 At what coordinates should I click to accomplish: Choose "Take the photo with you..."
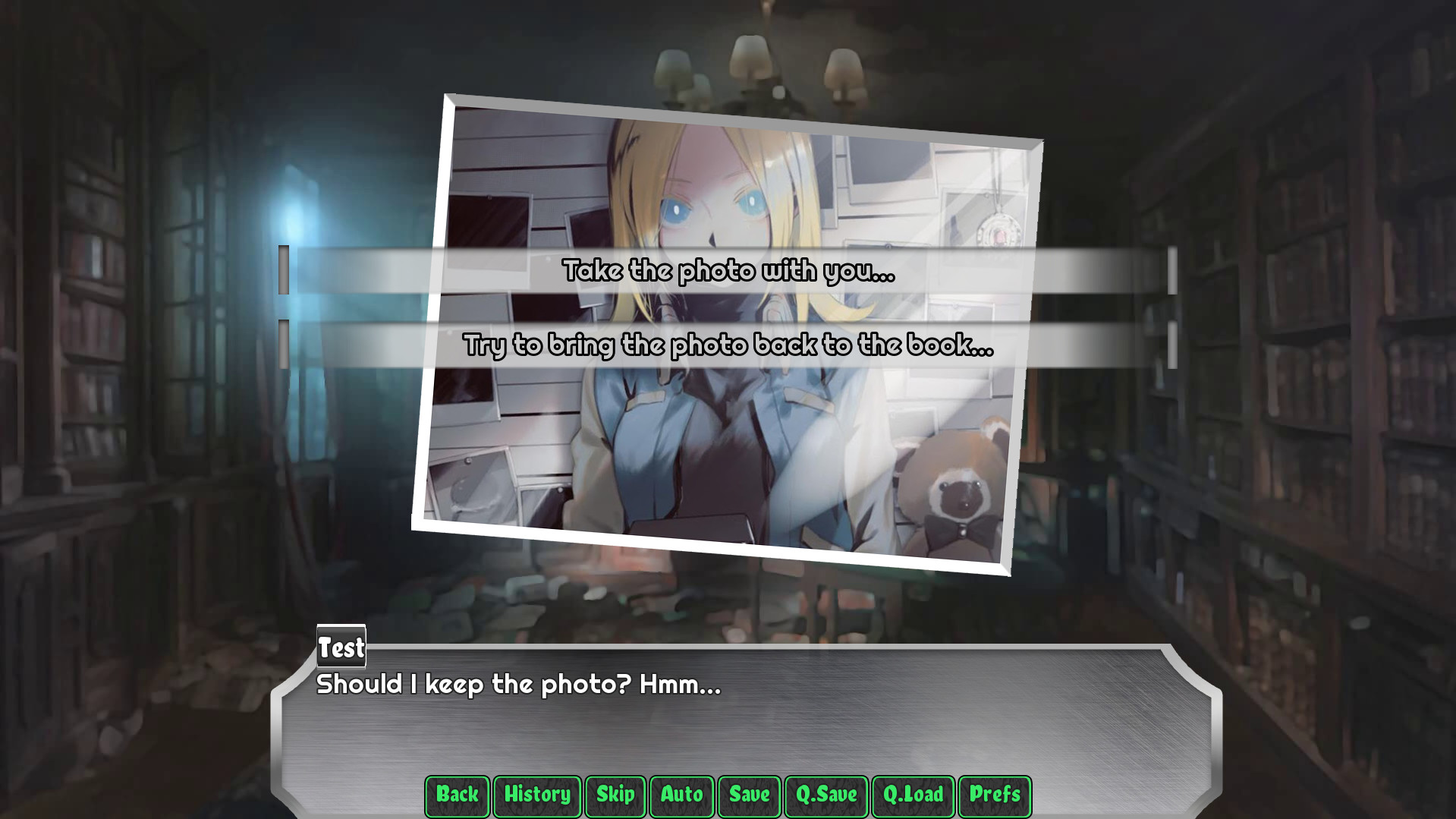[x=728, y=270]
